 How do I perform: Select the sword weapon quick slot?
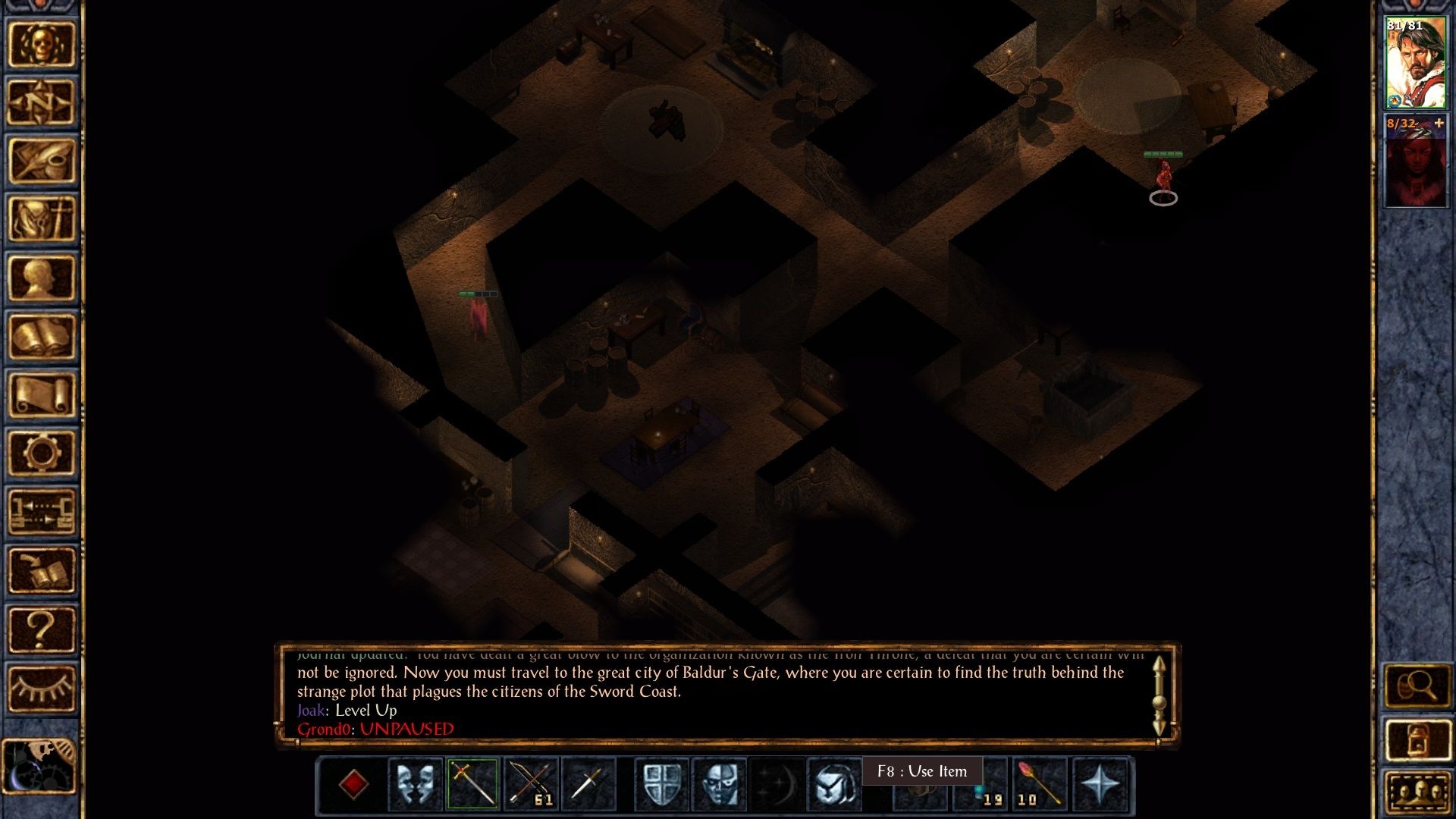pyautogui.click(x=472, y=783)
